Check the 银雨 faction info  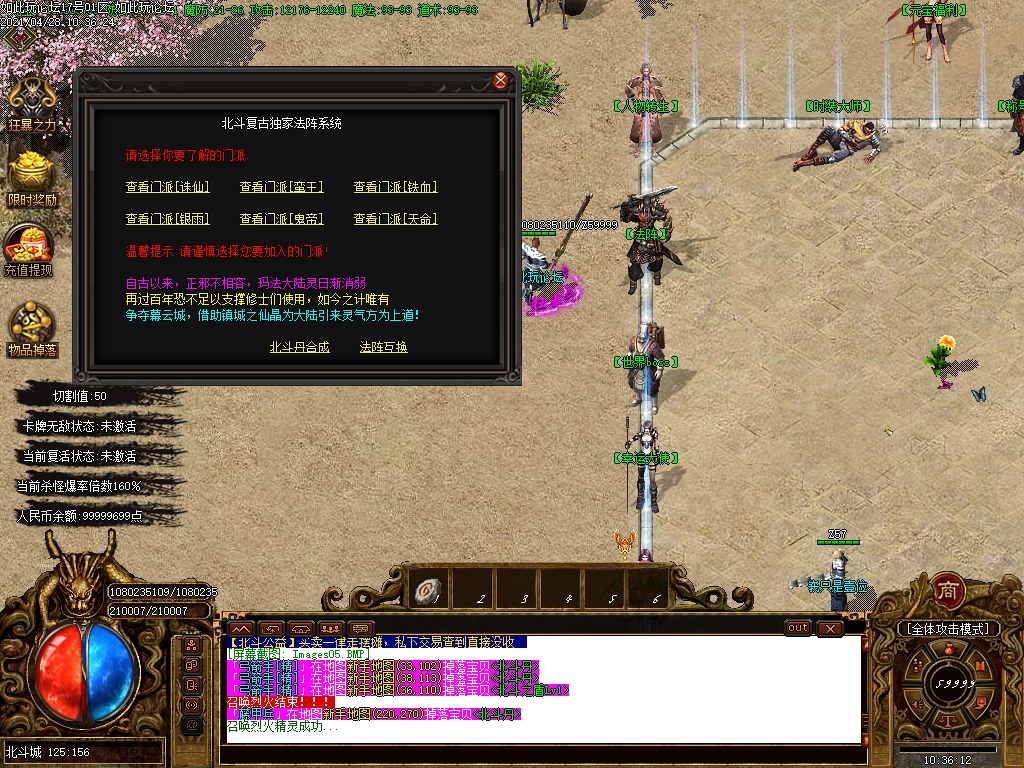(167, 219)
